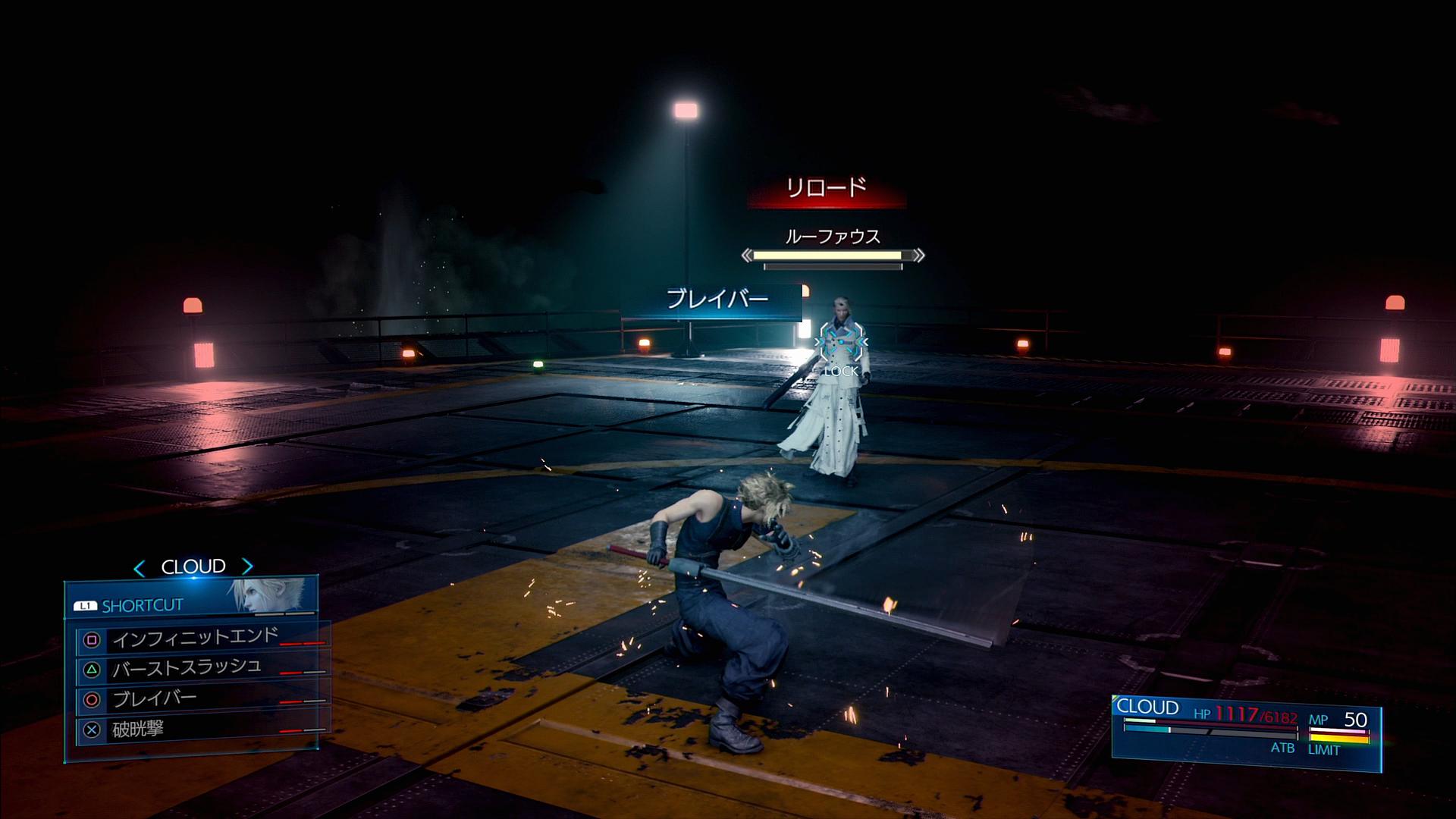Click the LOCK target reticle on ルーファウス
Screen dimensions: 1456x819
840,345
